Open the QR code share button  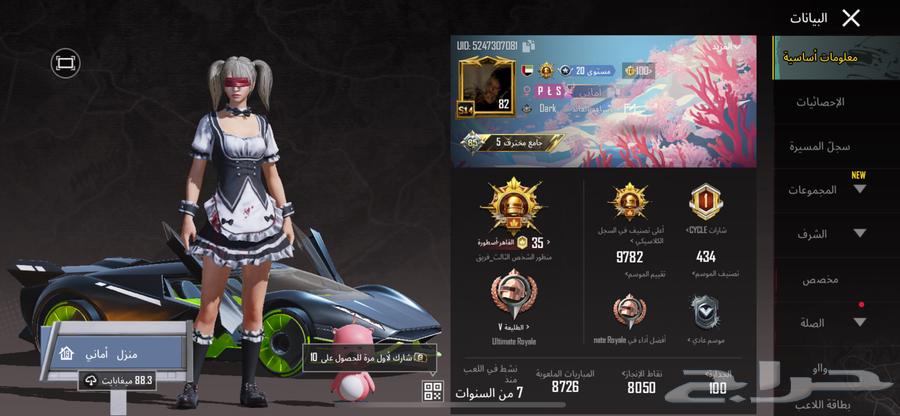click(x=433, y=391)
